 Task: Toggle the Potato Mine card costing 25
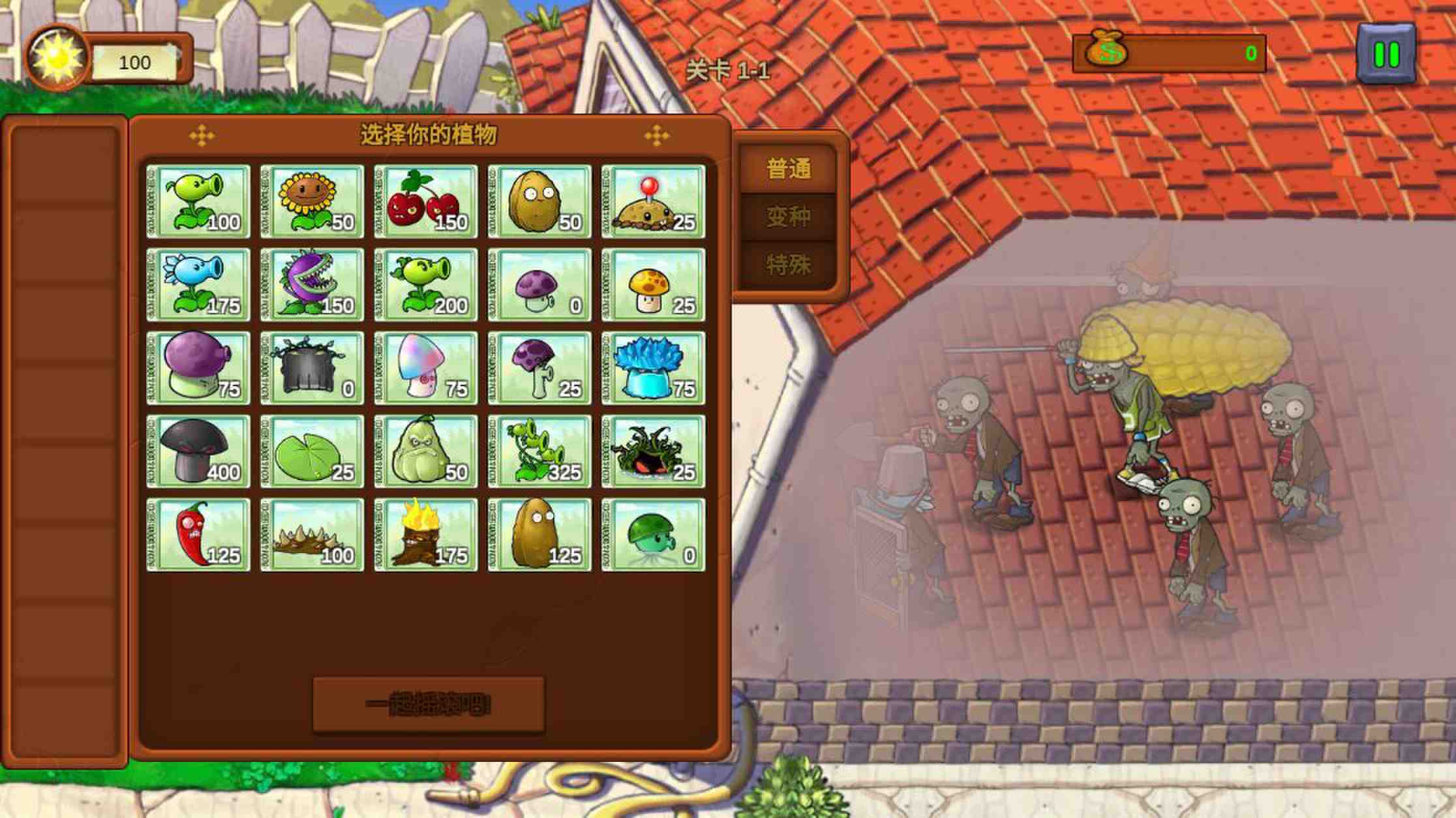(x=654, y=199)
